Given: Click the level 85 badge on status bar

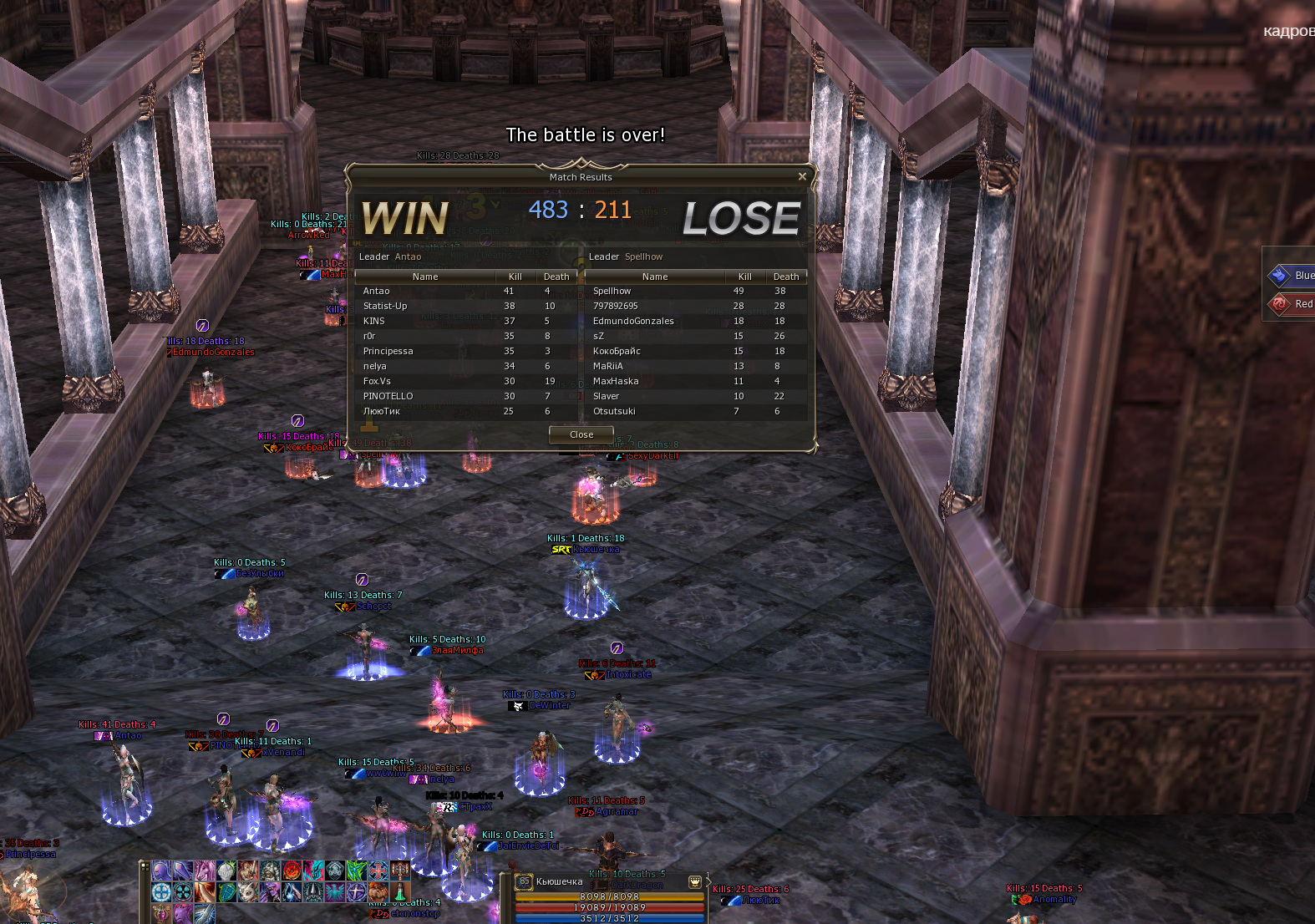Looking at the screenshot, I should (x=524, y=881).
